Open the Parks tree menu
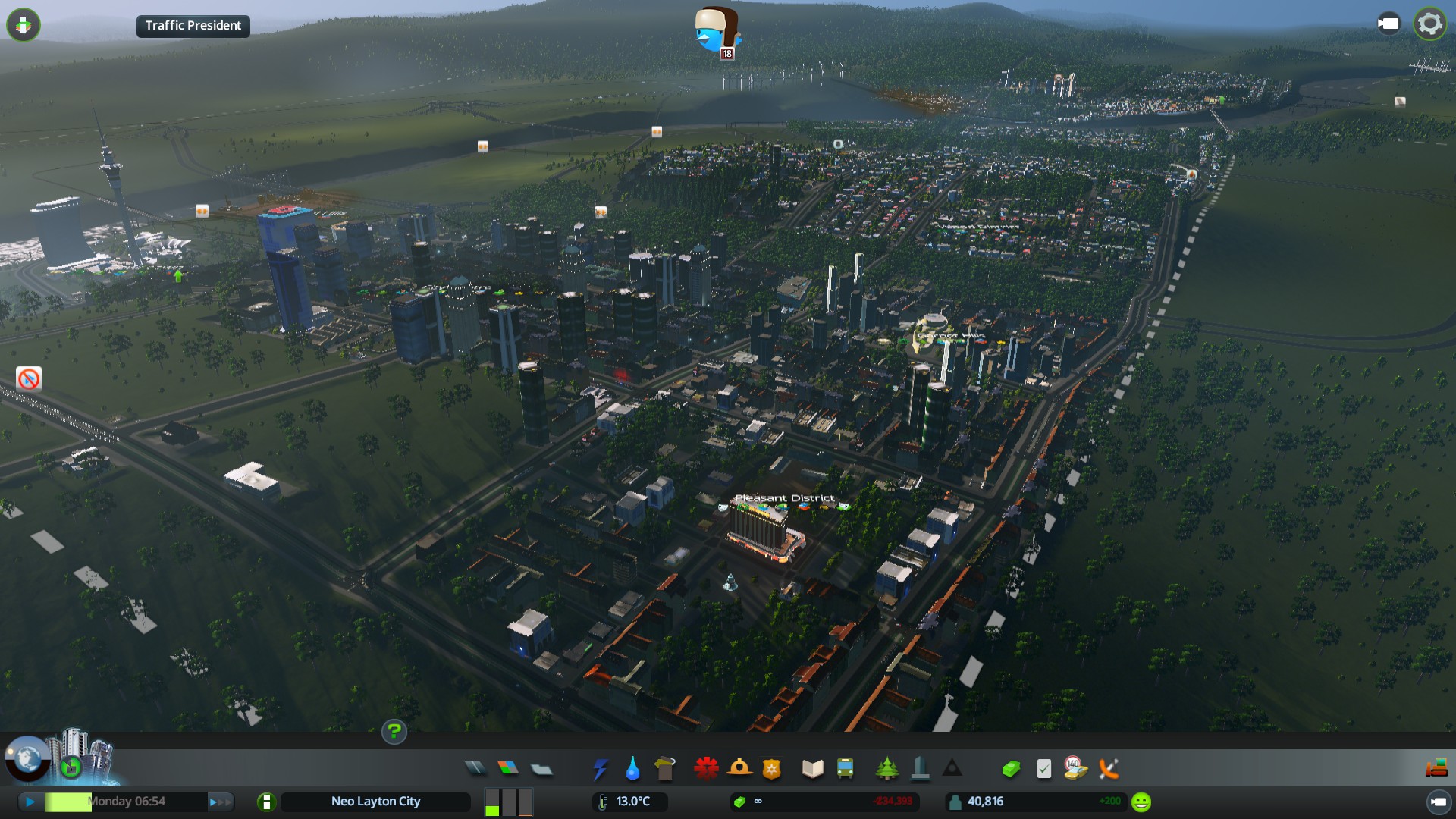The image size is (1456, 819). tap(886, 769)
